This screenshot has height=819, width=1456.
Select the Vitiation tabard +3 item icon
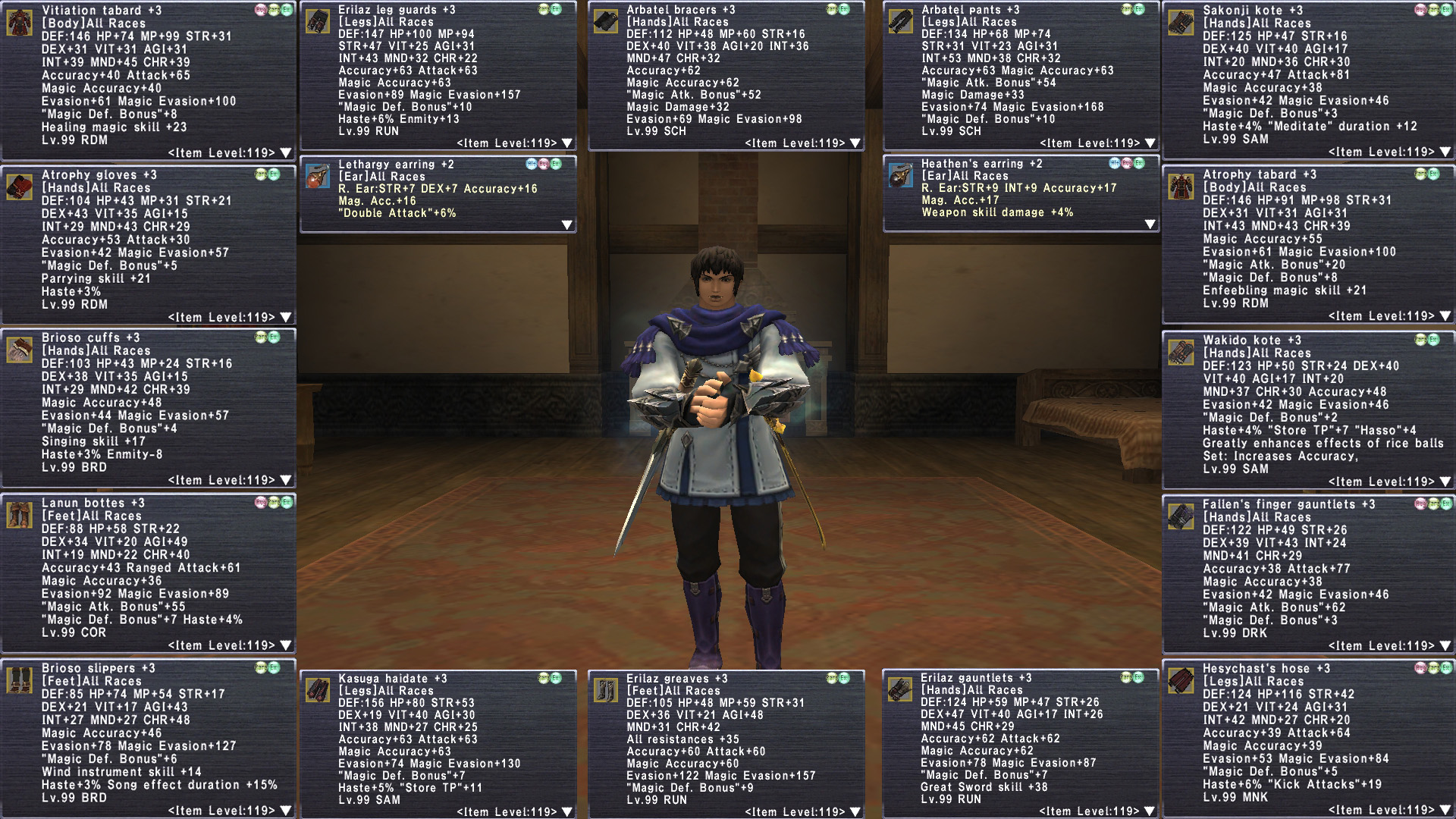pyautogui.click(x=19, y=23)
